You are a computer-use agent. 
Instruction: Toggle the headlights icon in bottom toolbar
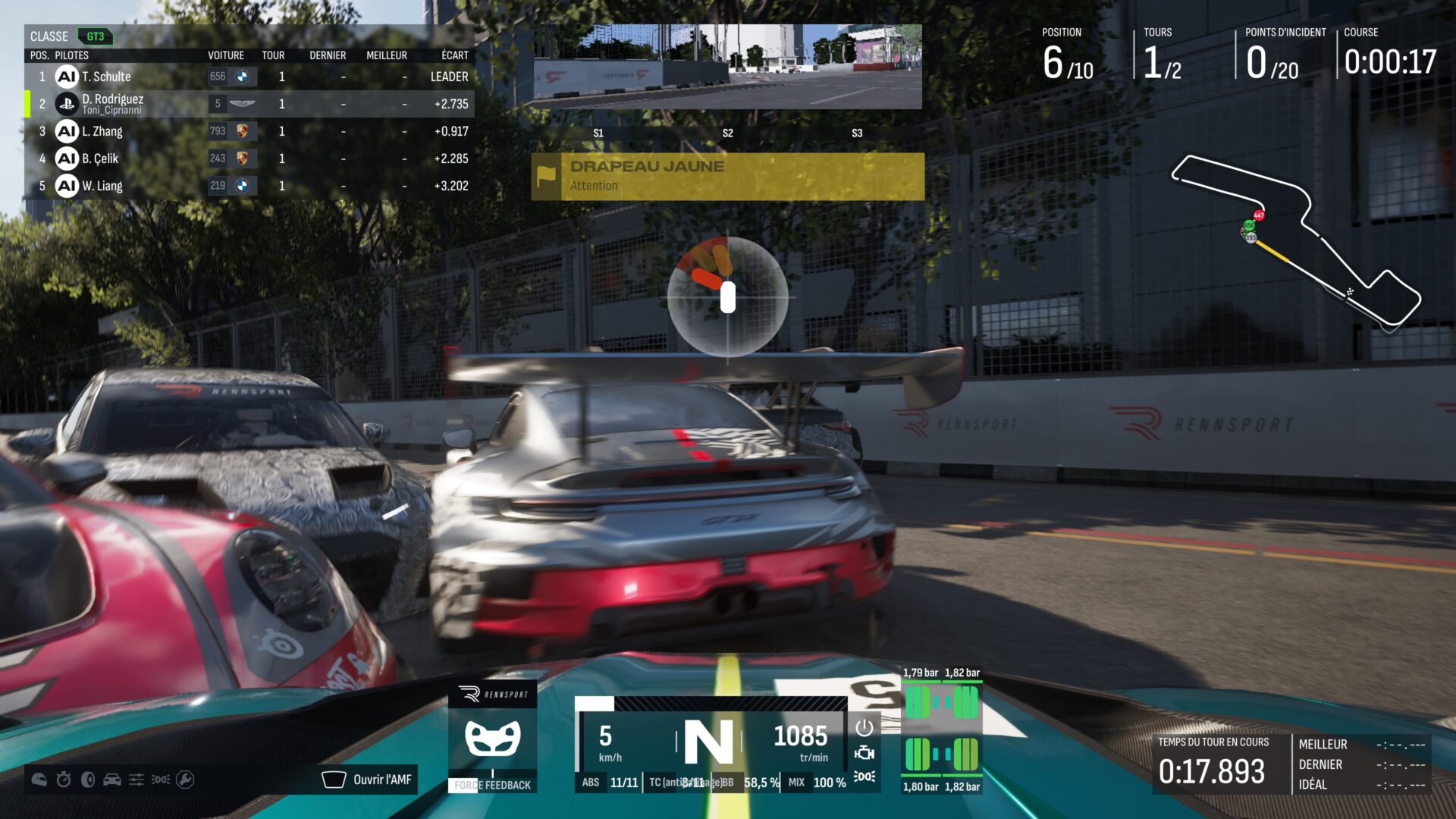161,780
